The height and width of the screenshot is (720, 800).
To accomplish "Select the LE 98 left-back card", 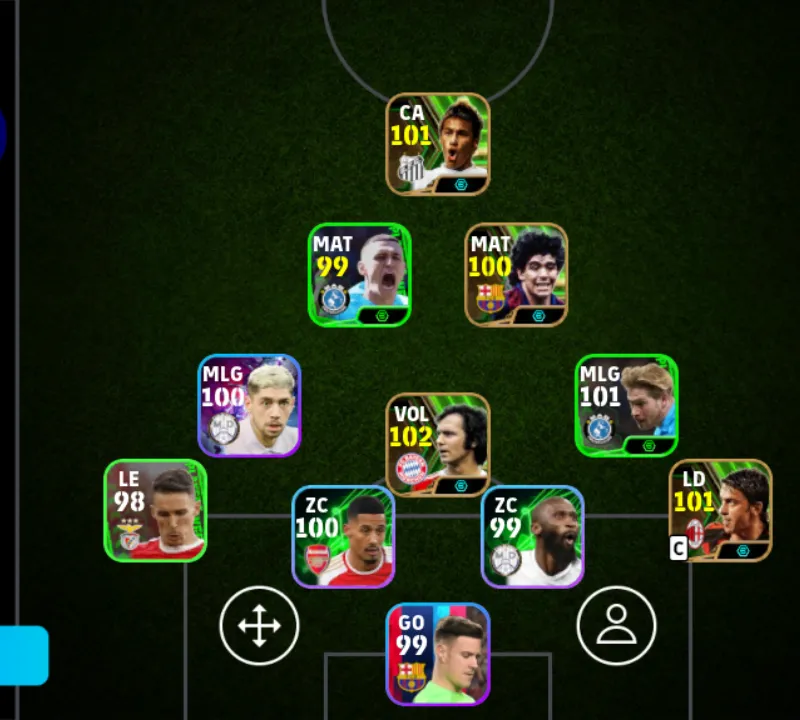I will tap(155, 510).
